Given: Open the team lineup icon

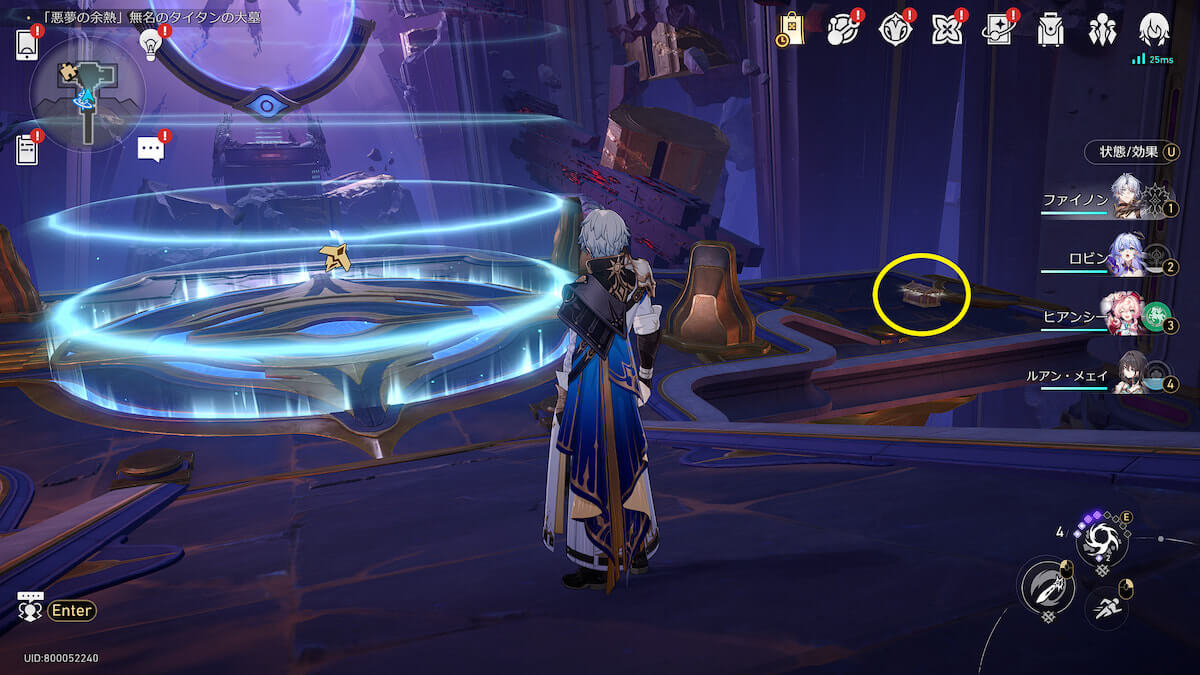Looking at the screenshot, I should click(x=1102, y=30).
